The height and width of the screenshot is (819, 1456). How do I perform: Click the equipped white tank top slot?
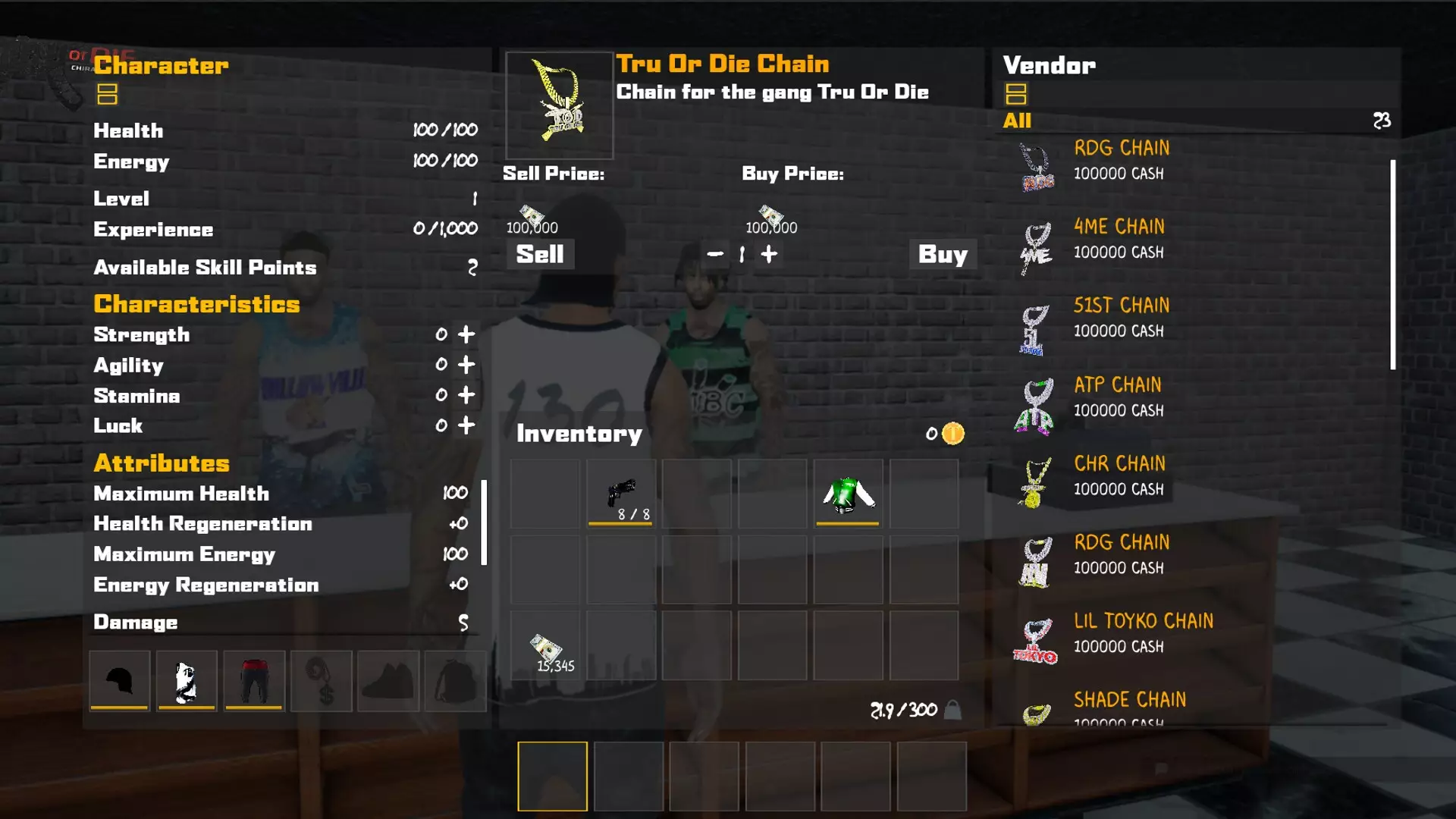(x=187, y=680)
